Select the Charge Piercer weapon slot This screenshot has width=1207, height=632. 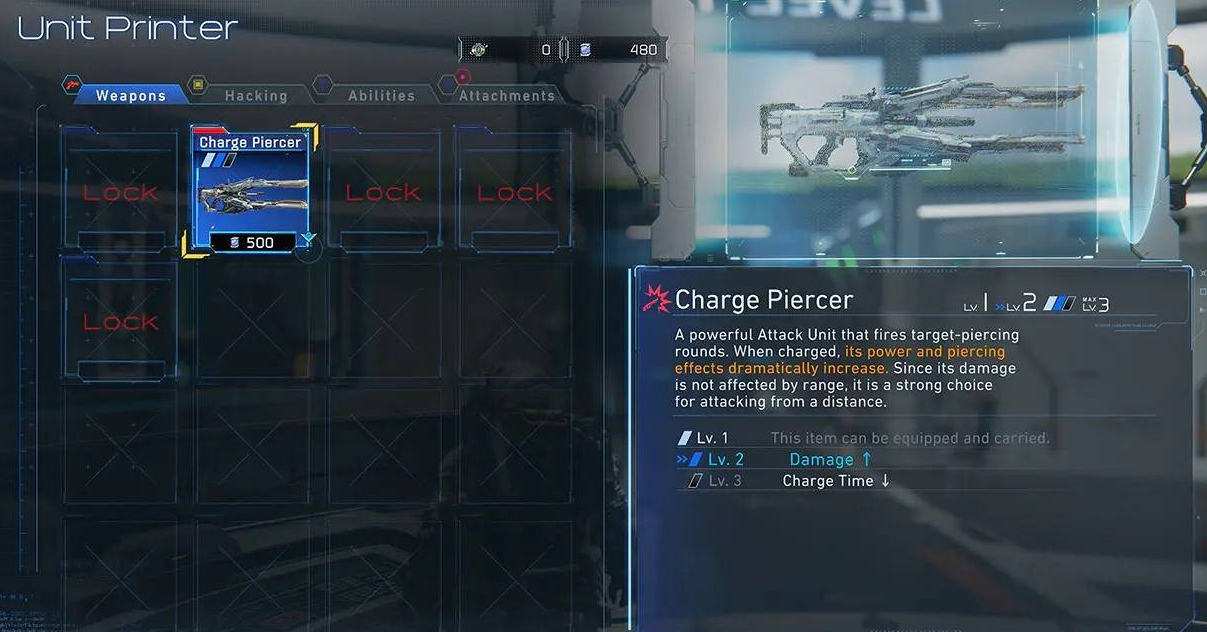pos(250,188)
